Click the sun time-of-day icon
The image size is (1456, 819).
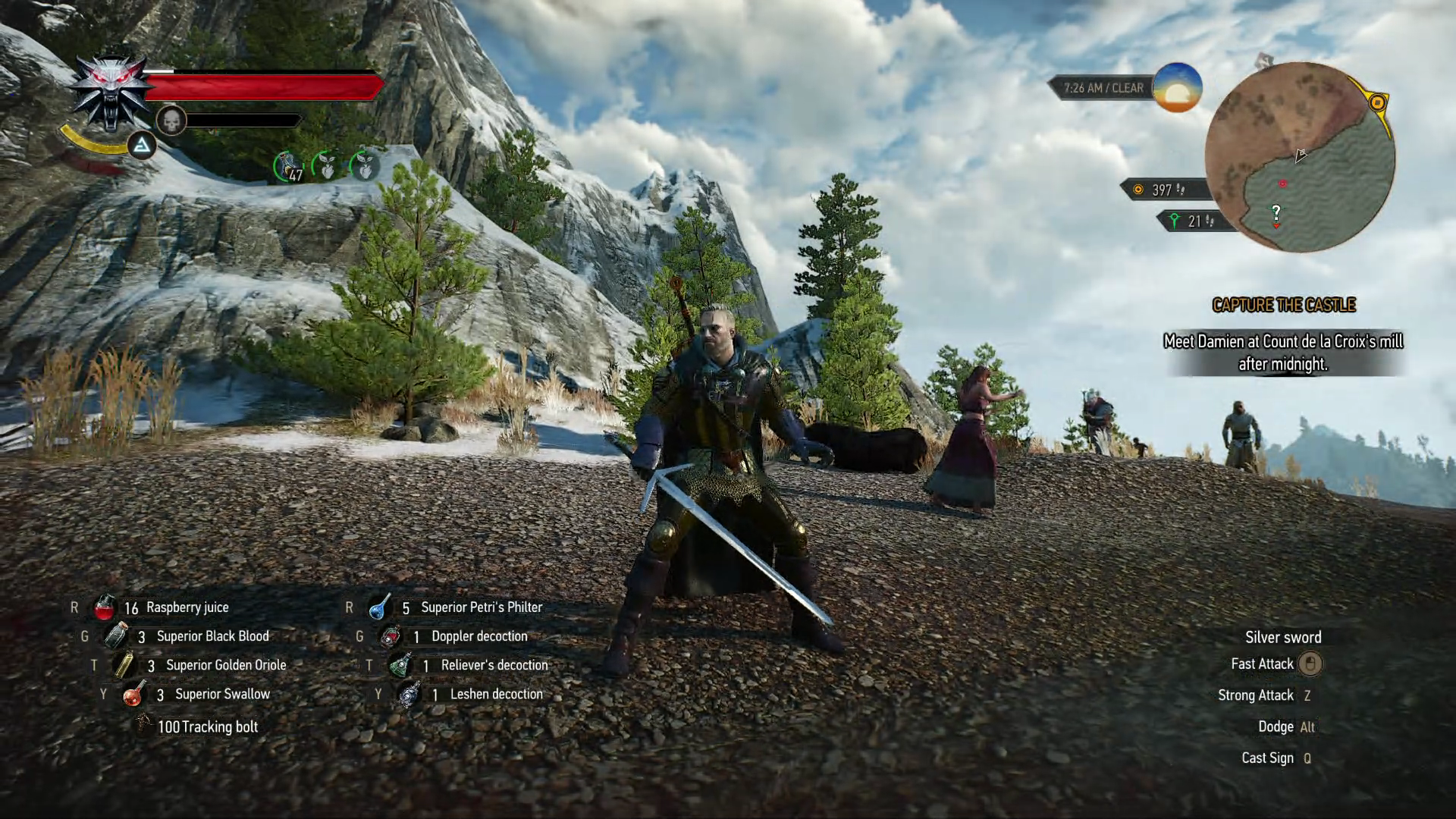[x=1177, y=87]
